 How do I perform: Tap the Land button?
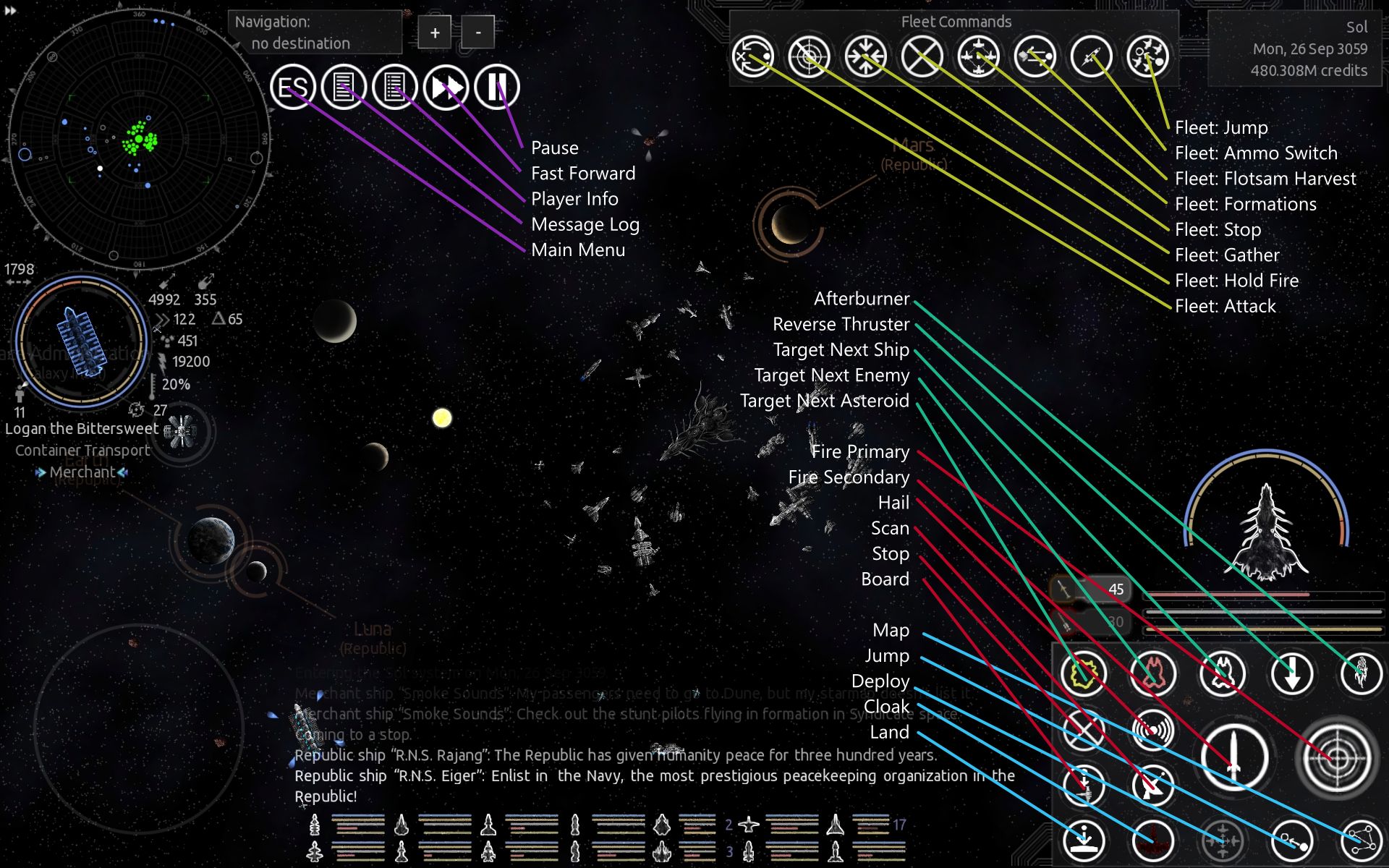click(x=1083, y=841)
